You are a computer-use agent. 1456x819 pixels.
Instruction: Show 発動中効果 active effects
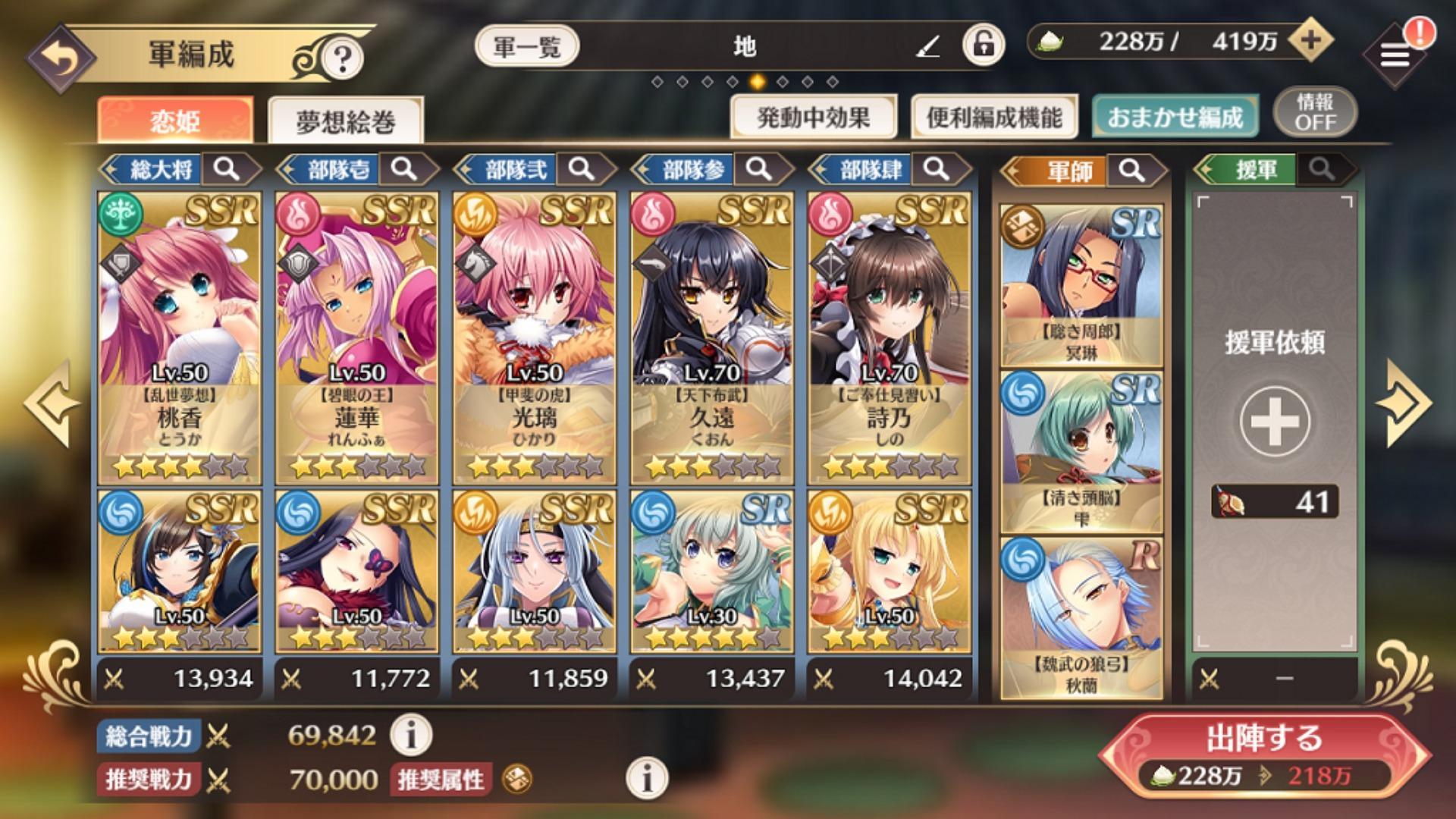814,118
